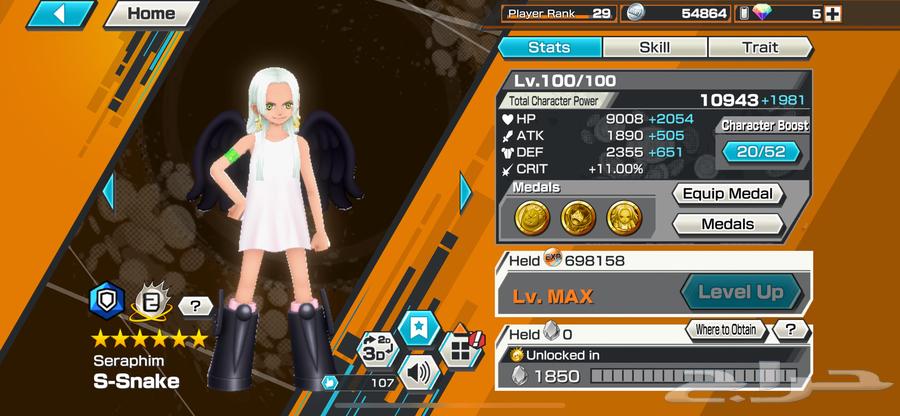The image size is (900, 416).
Task: Return to the Home screen
Action: coord(150,14)
